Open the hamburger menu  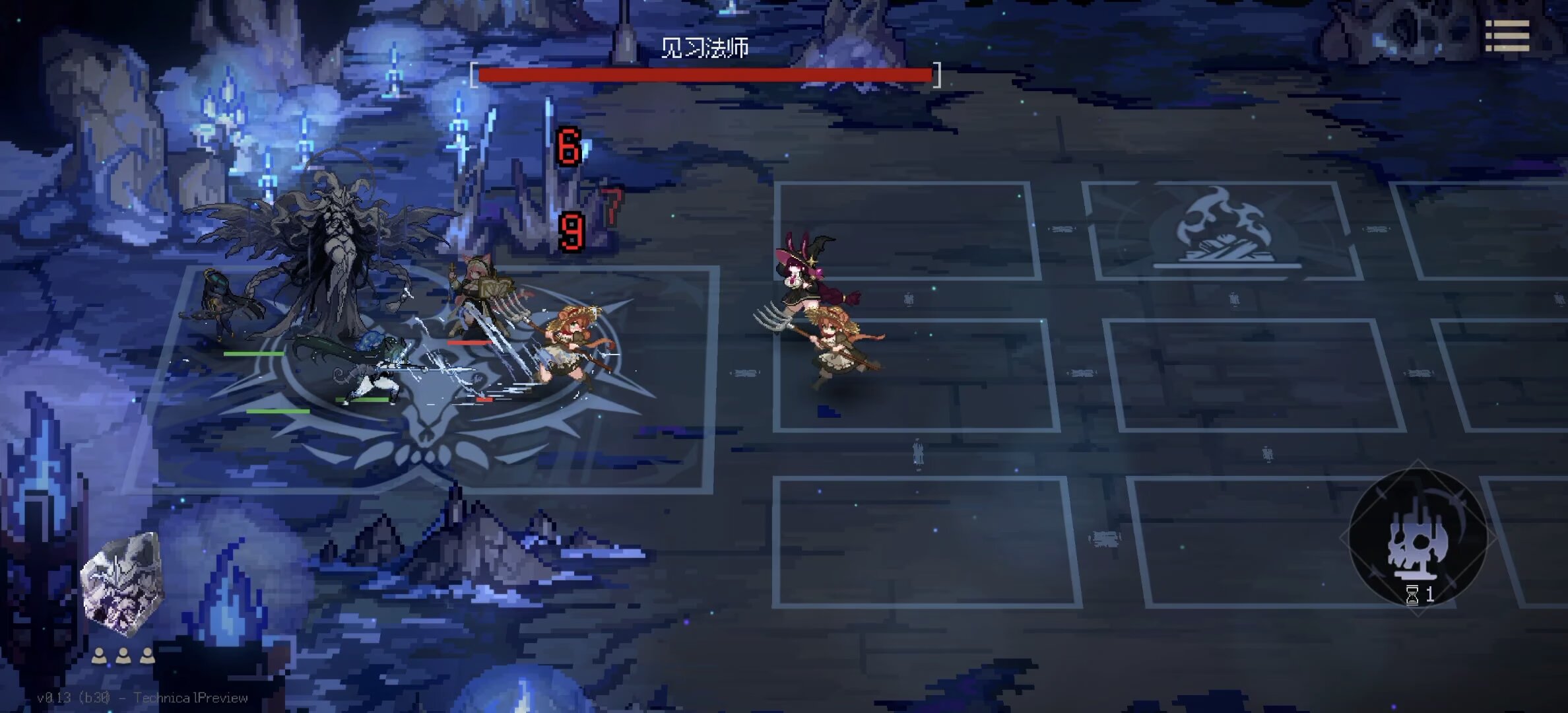pos(1507,36)
